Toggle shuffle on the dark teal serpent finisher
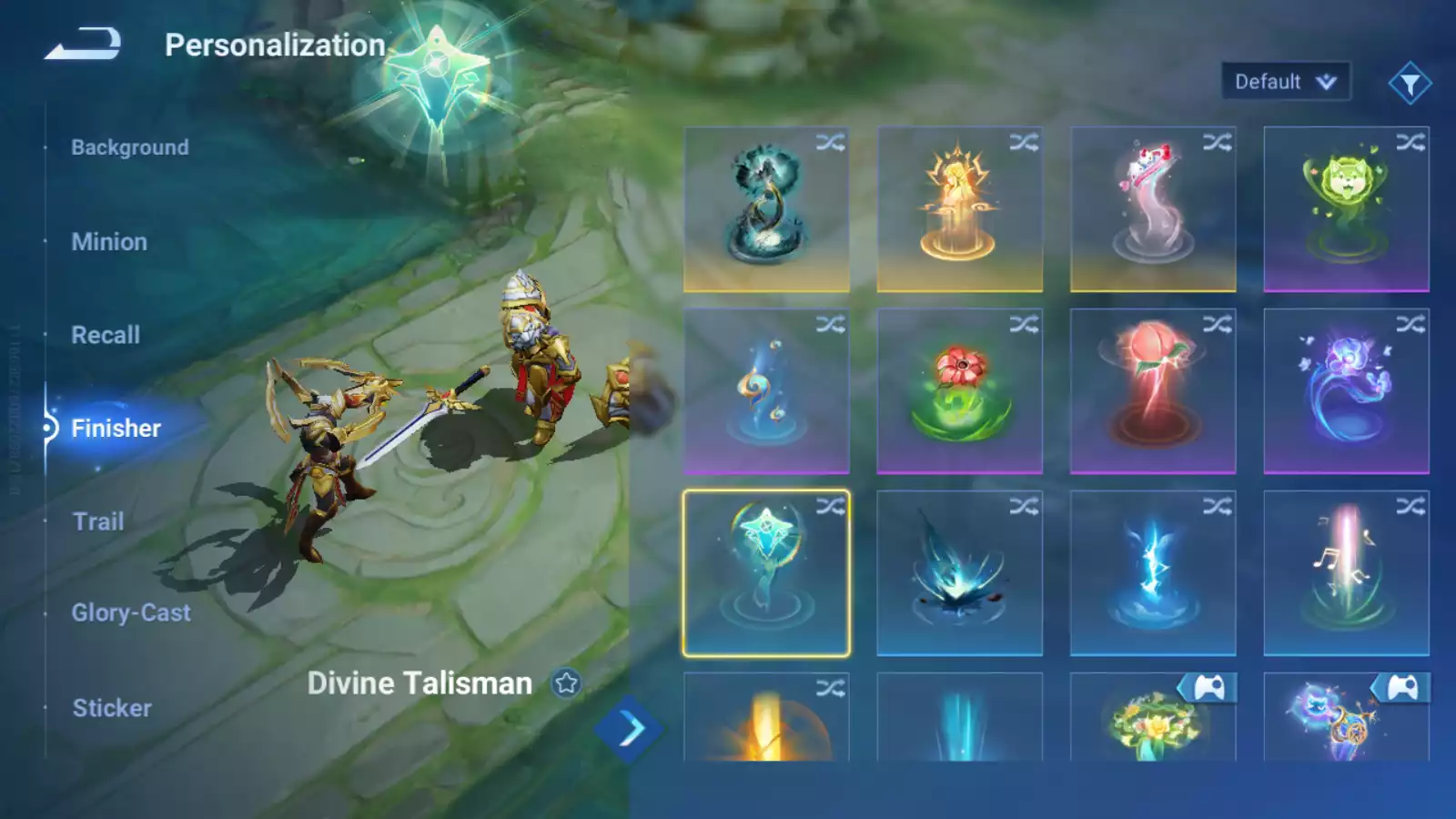 830,143
